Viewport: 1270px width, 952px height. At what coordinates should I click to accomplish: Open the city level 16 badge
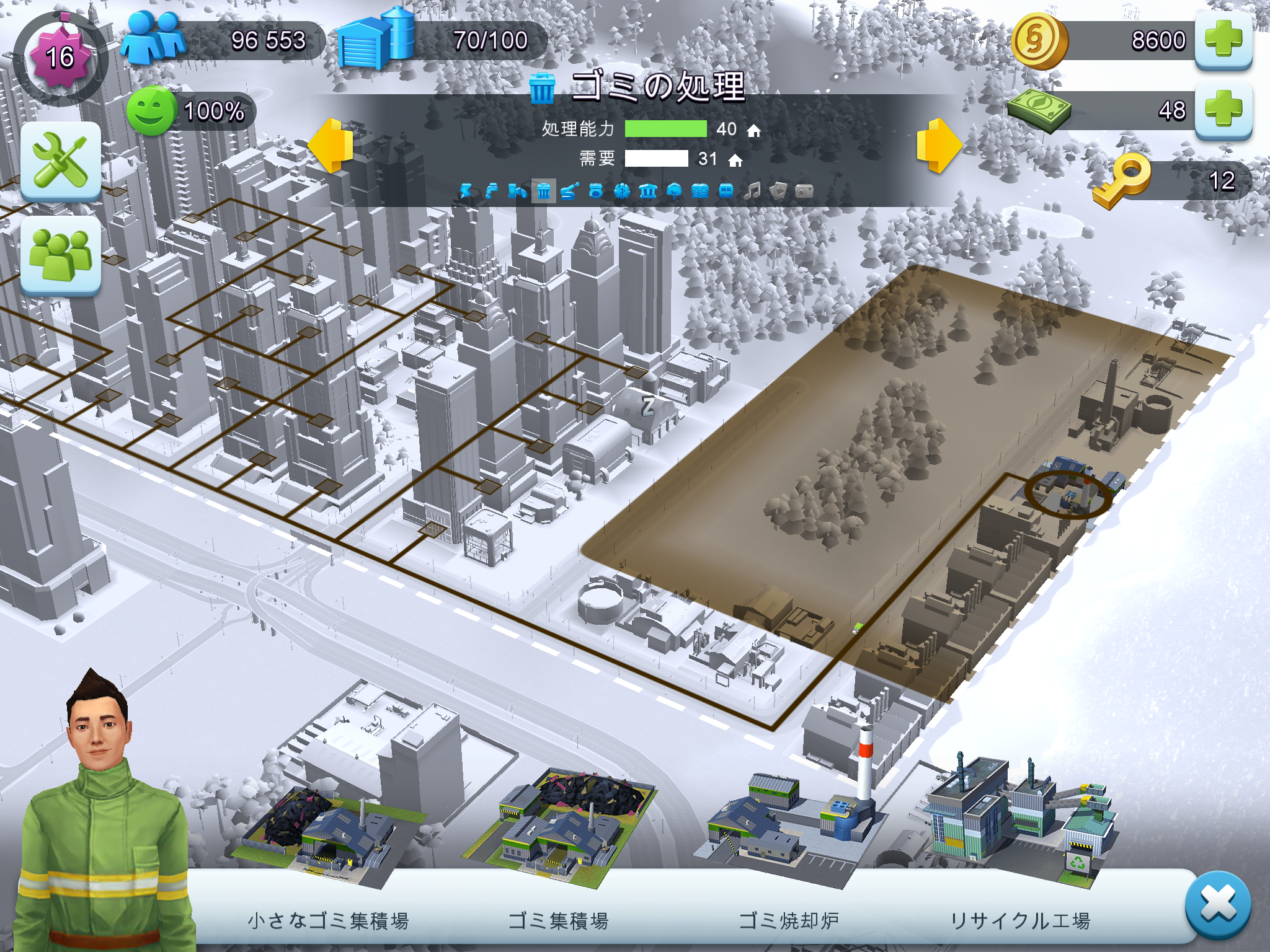pyautogui.click(x=60, y=58)
